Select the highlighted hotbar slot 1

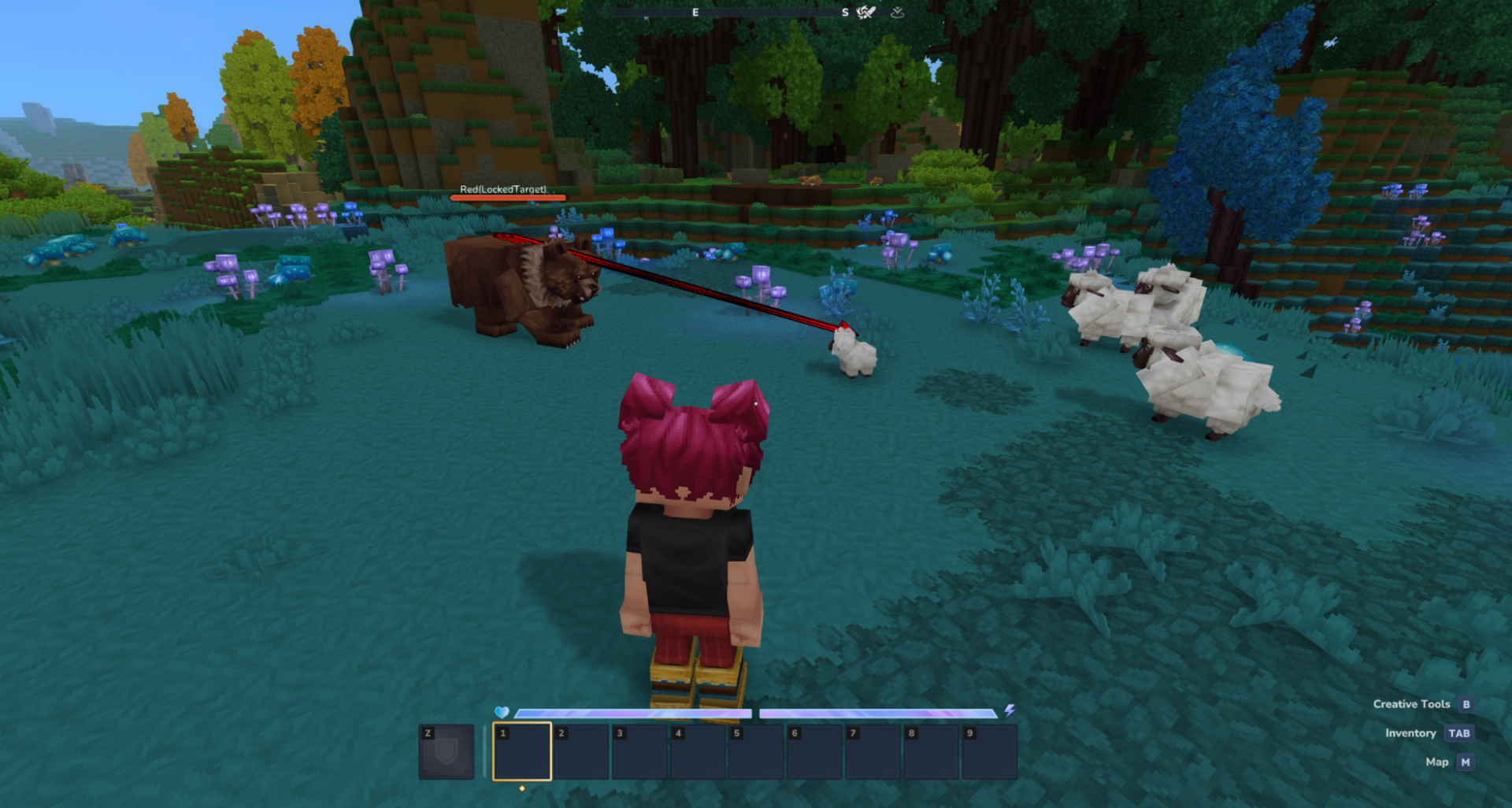point(521,751)
